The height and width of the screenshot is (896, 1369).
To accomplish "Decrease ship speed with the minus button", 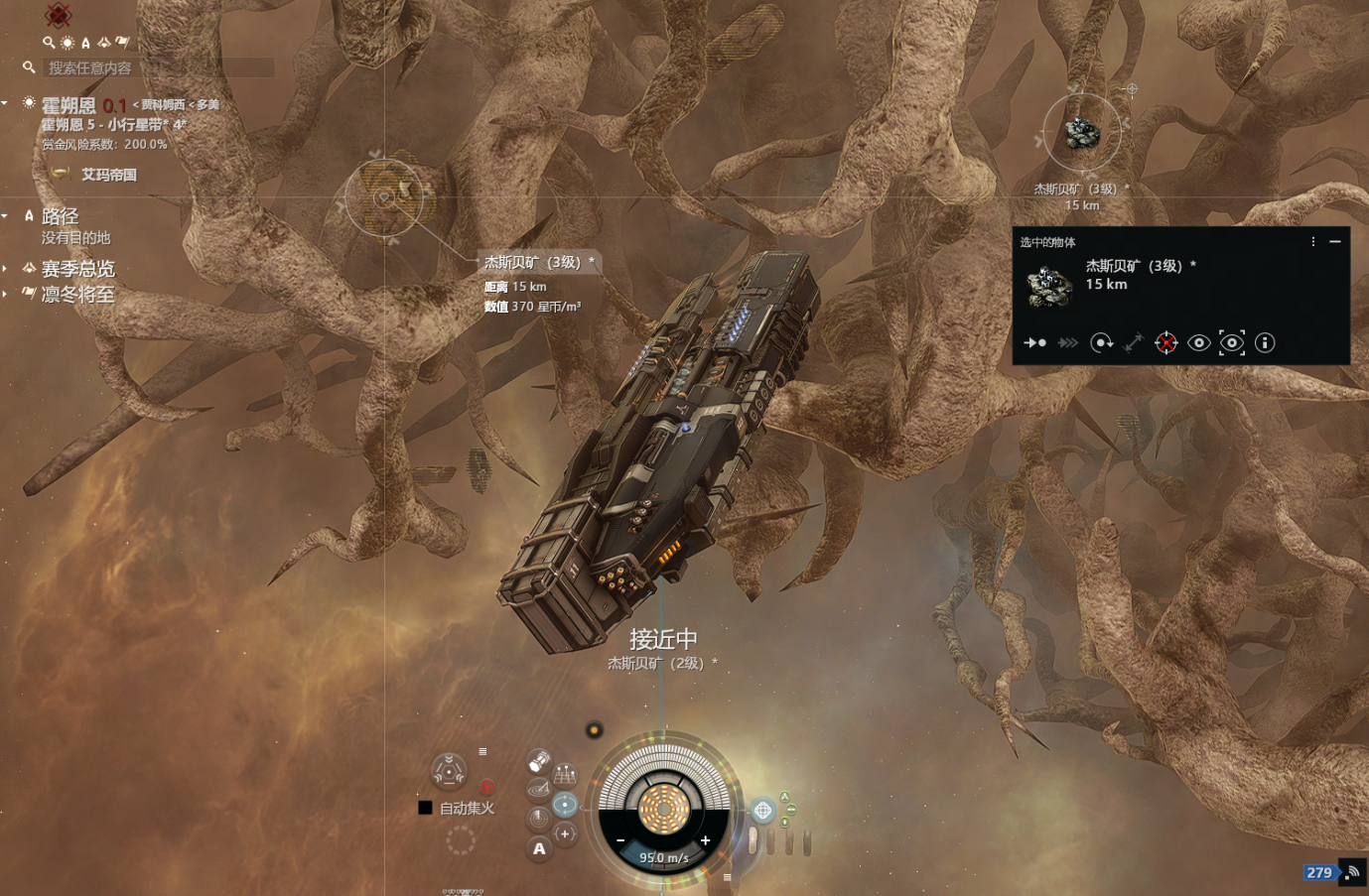I will click(x=620, y=840).
